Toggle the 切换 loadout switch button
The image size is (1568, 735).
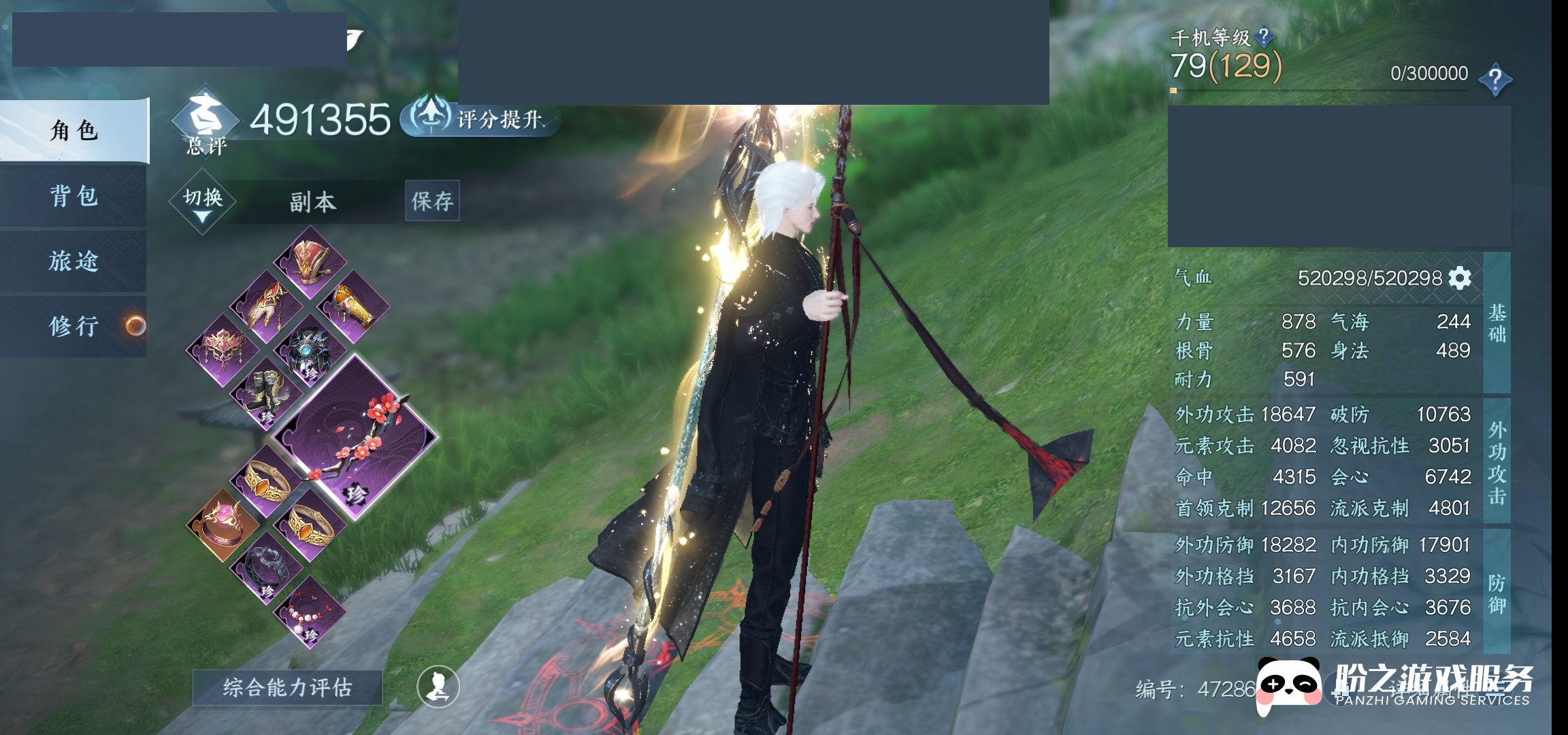point(202,201)
